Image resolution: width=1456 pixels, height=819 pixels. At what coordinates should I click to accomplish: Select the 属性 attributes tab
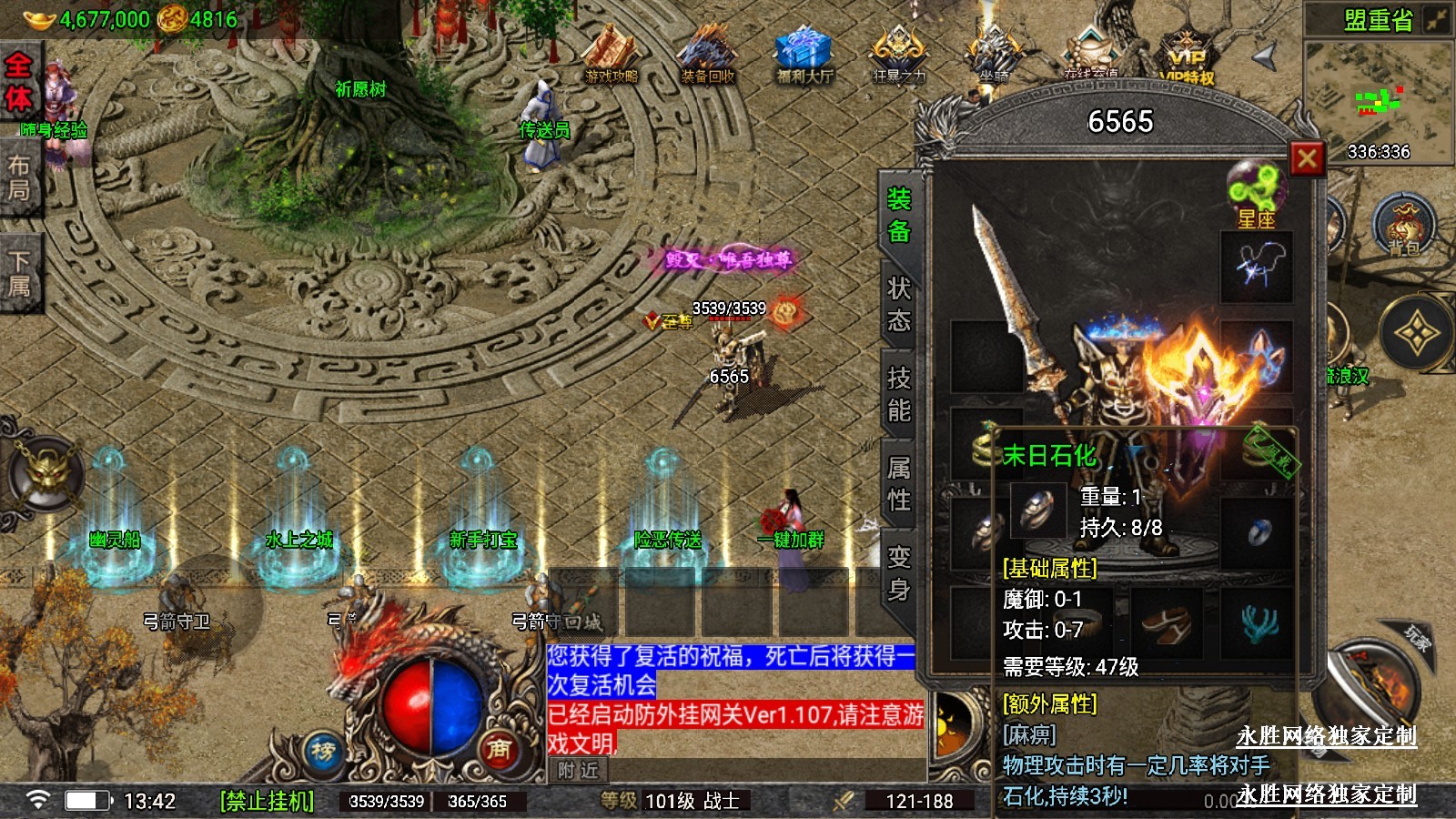[898, 483]
